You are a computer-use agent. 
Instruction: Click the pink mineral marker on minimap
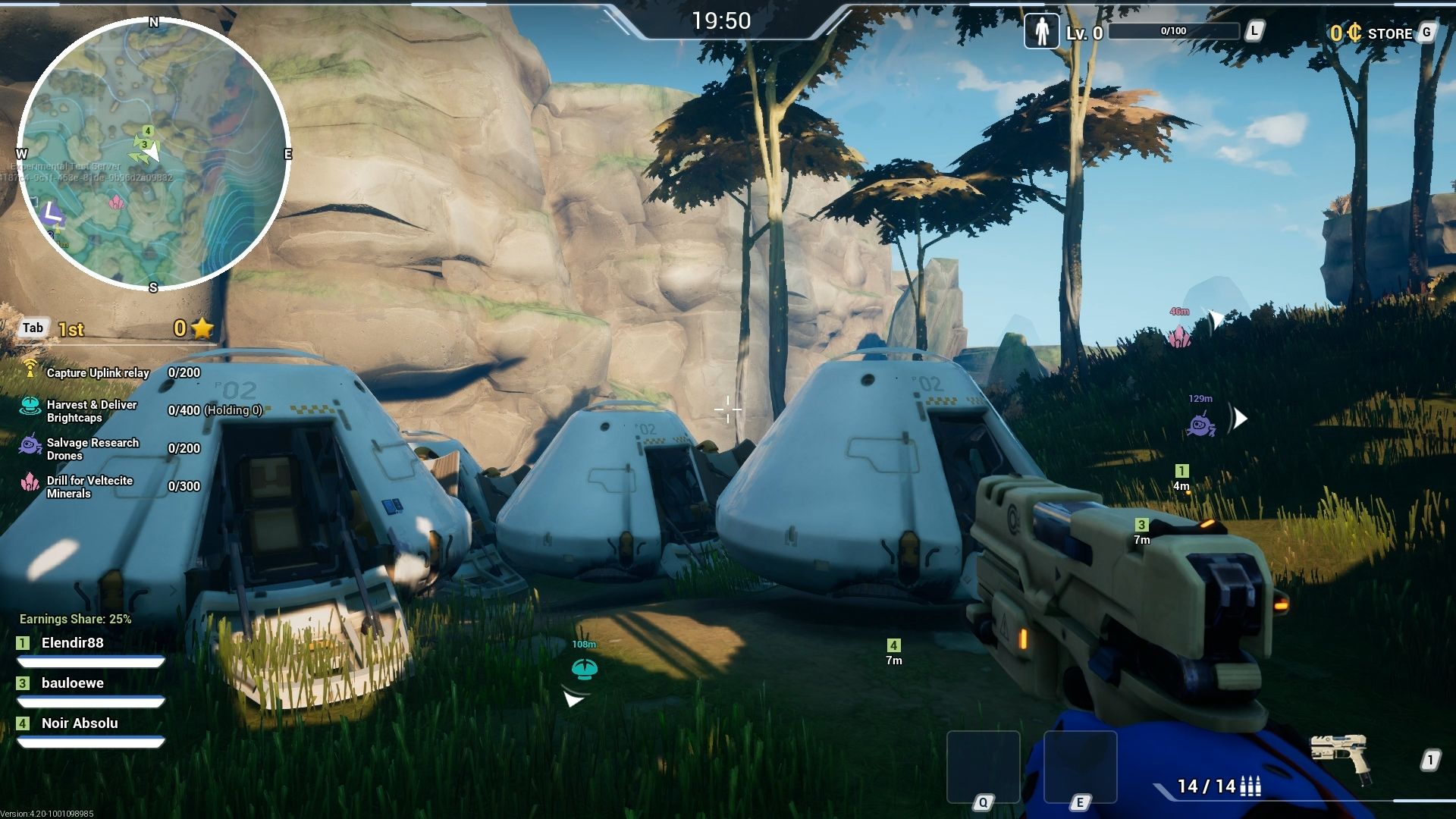[x=116, y=202]
